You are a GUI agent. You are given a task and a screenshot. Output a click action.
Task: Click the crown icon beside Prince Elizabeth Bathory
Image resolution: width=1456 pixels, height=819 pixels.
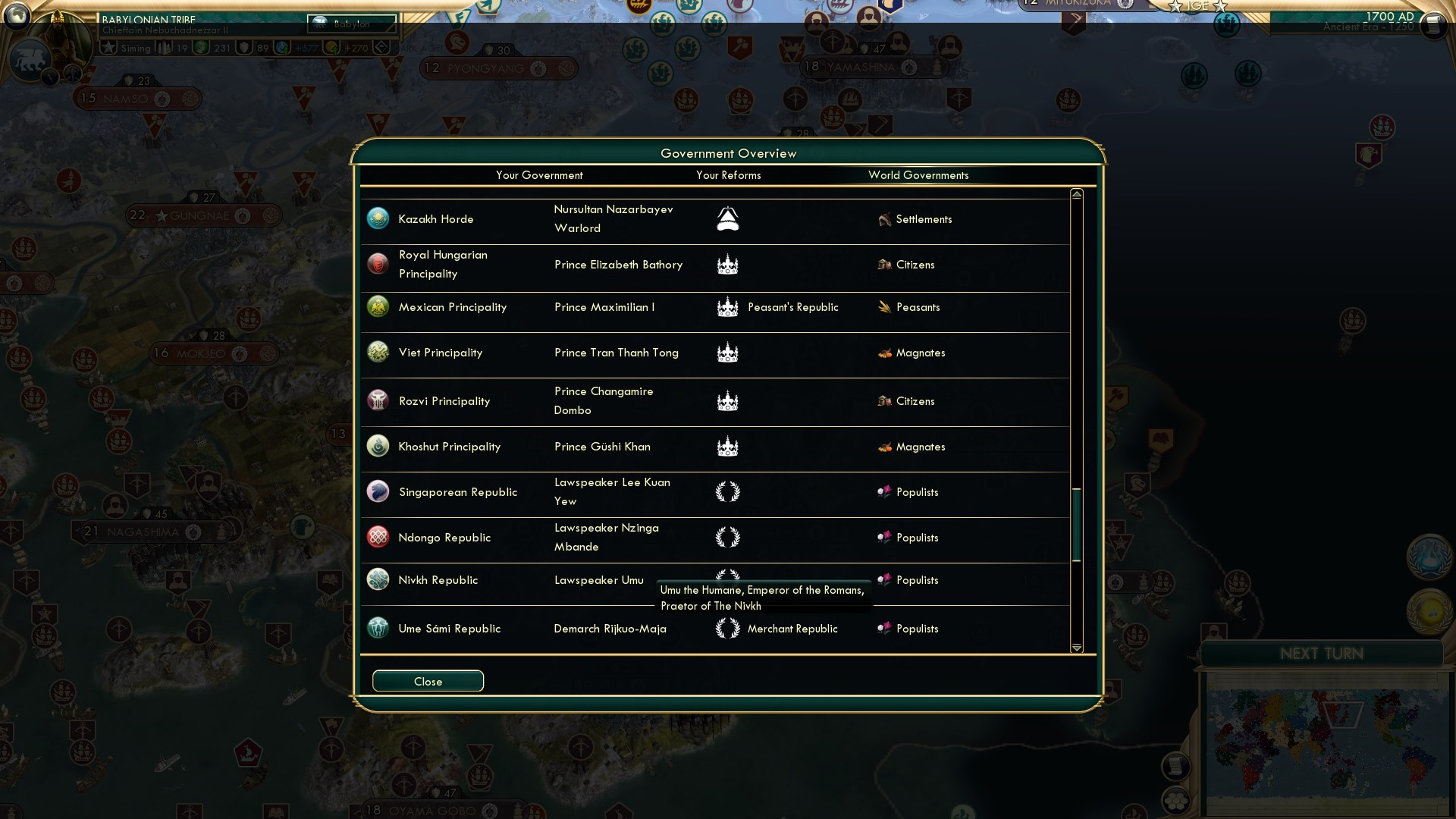(727, 265)
